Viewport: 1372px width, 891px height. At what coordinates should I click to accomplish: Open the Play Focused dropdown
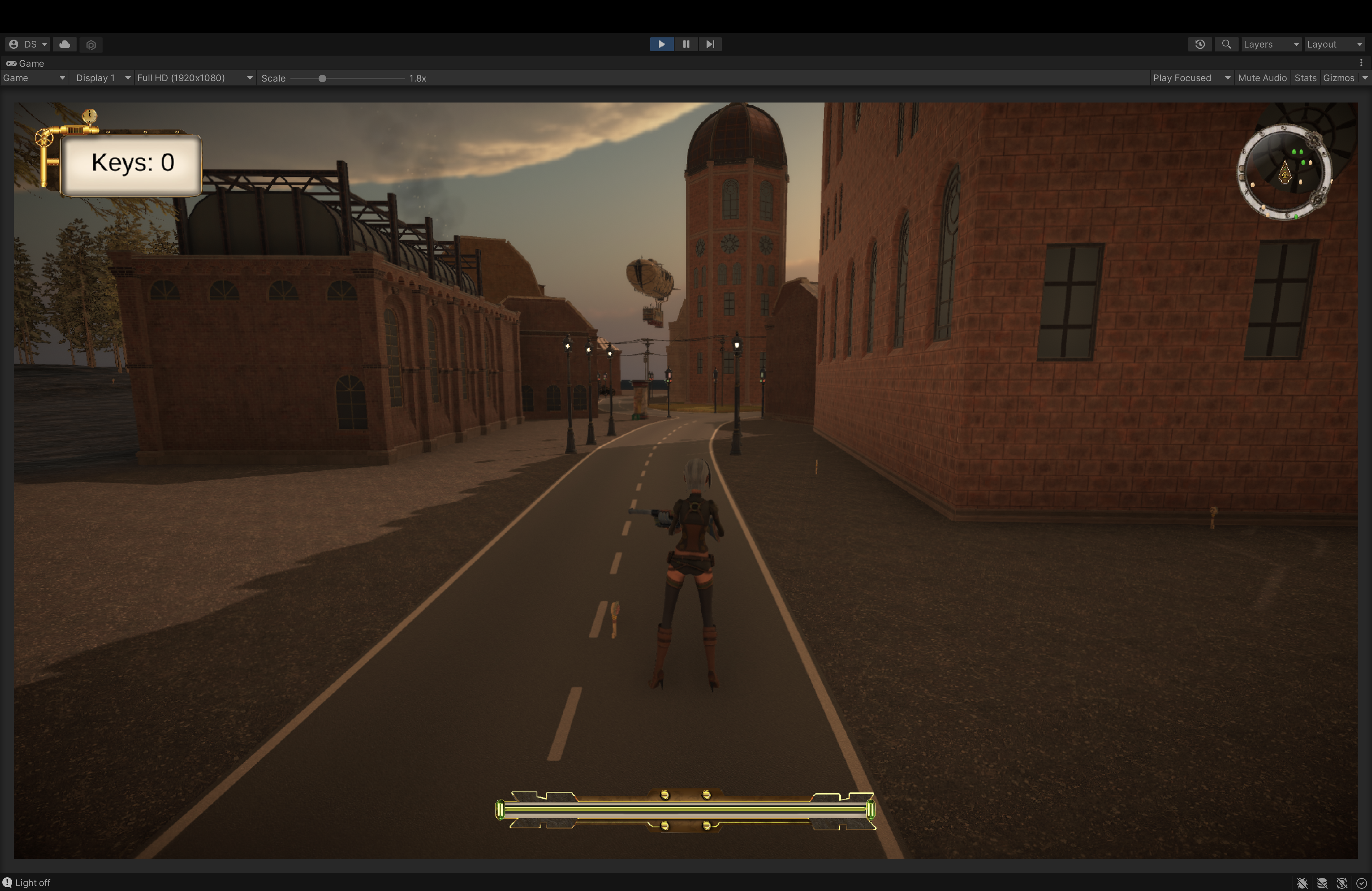(1191, 79)
